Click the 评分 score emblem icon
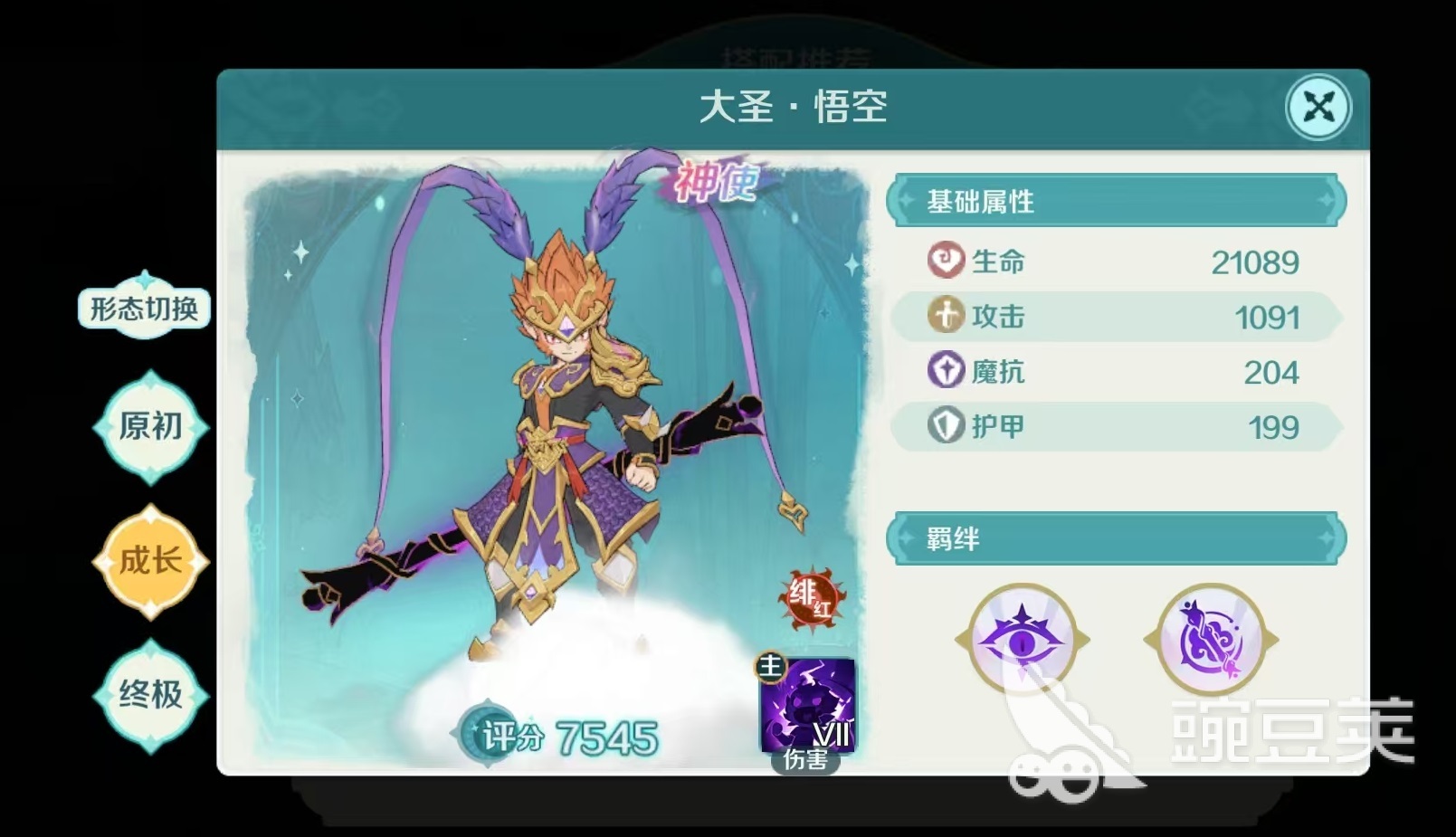 point(486,736)
